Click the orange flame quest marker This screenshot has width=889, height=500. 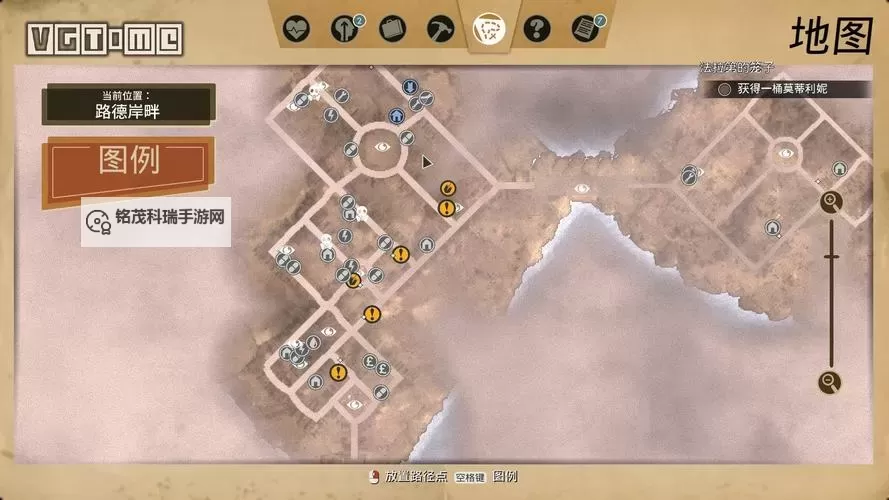click(x=447, y=187)
